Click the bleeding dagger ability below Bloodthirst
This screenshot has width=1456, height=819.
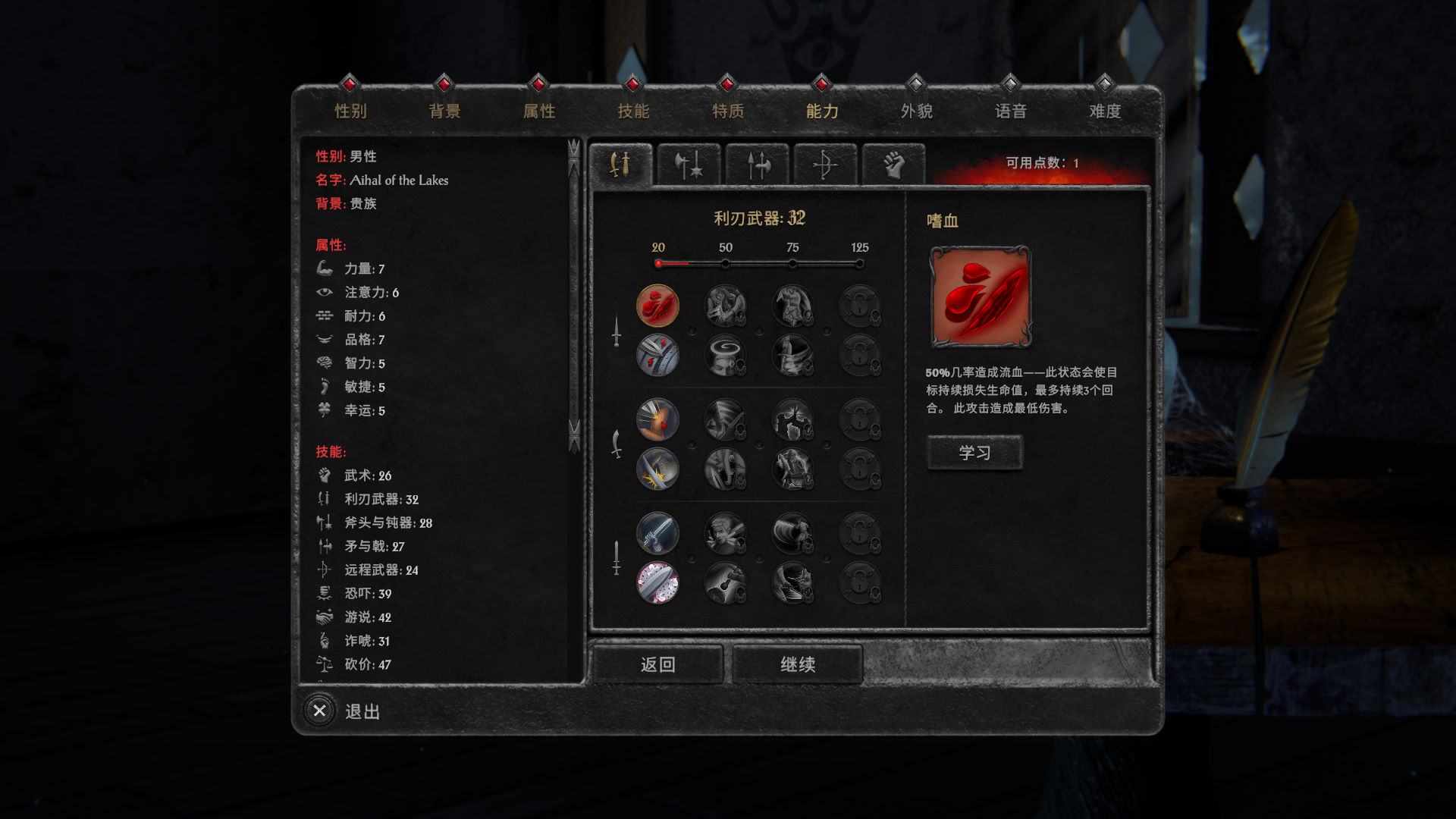tap(658, 354)
